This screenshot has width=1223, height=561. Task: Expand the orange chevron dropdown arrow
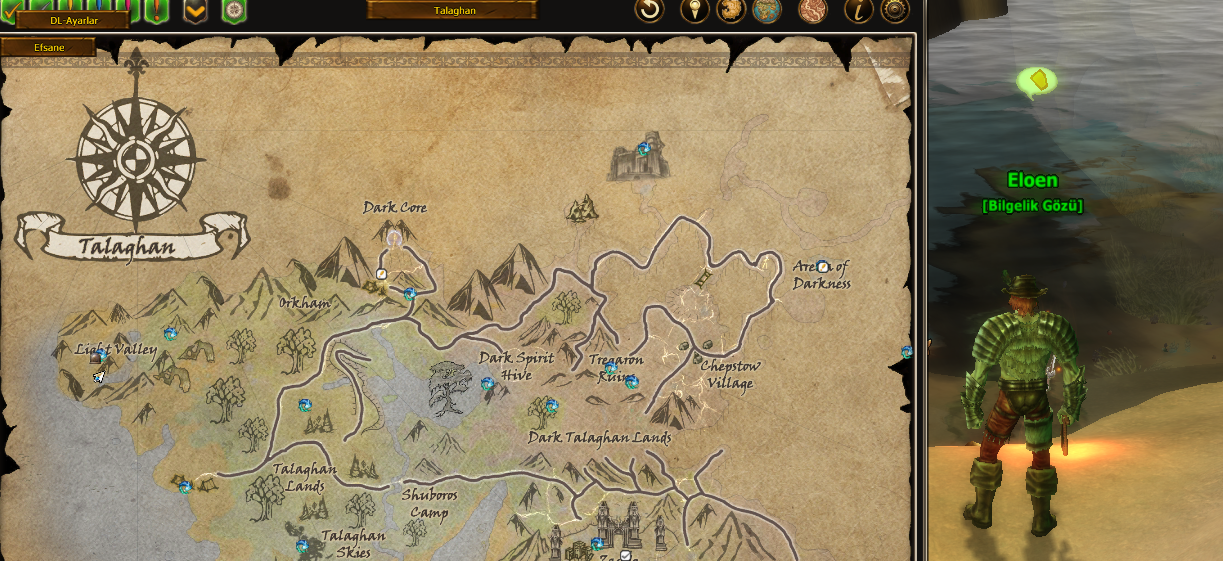pos(196,11)
